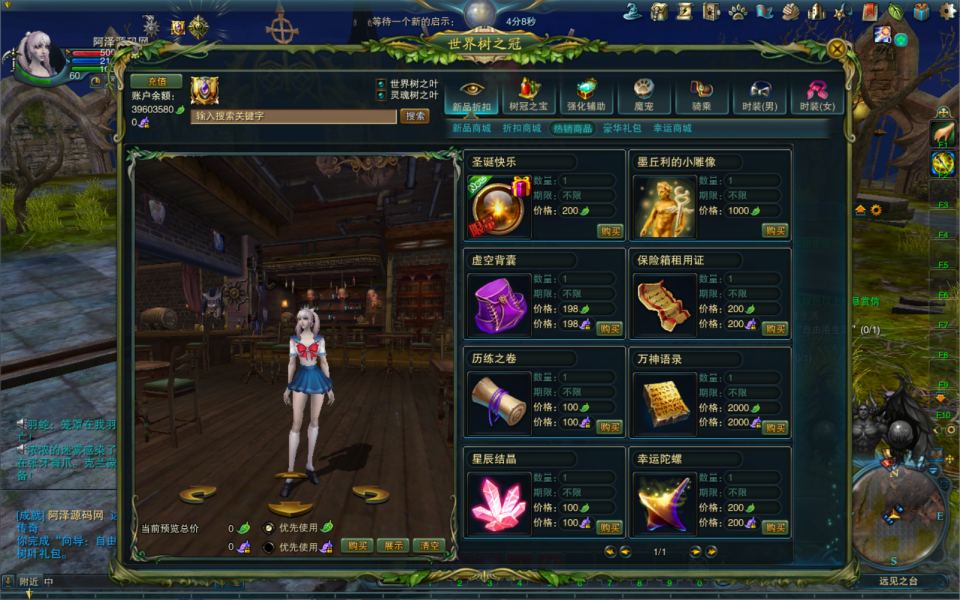Show the 豪华礼包 sub-category
Viewport: 960px width, 600px height.
621,129
